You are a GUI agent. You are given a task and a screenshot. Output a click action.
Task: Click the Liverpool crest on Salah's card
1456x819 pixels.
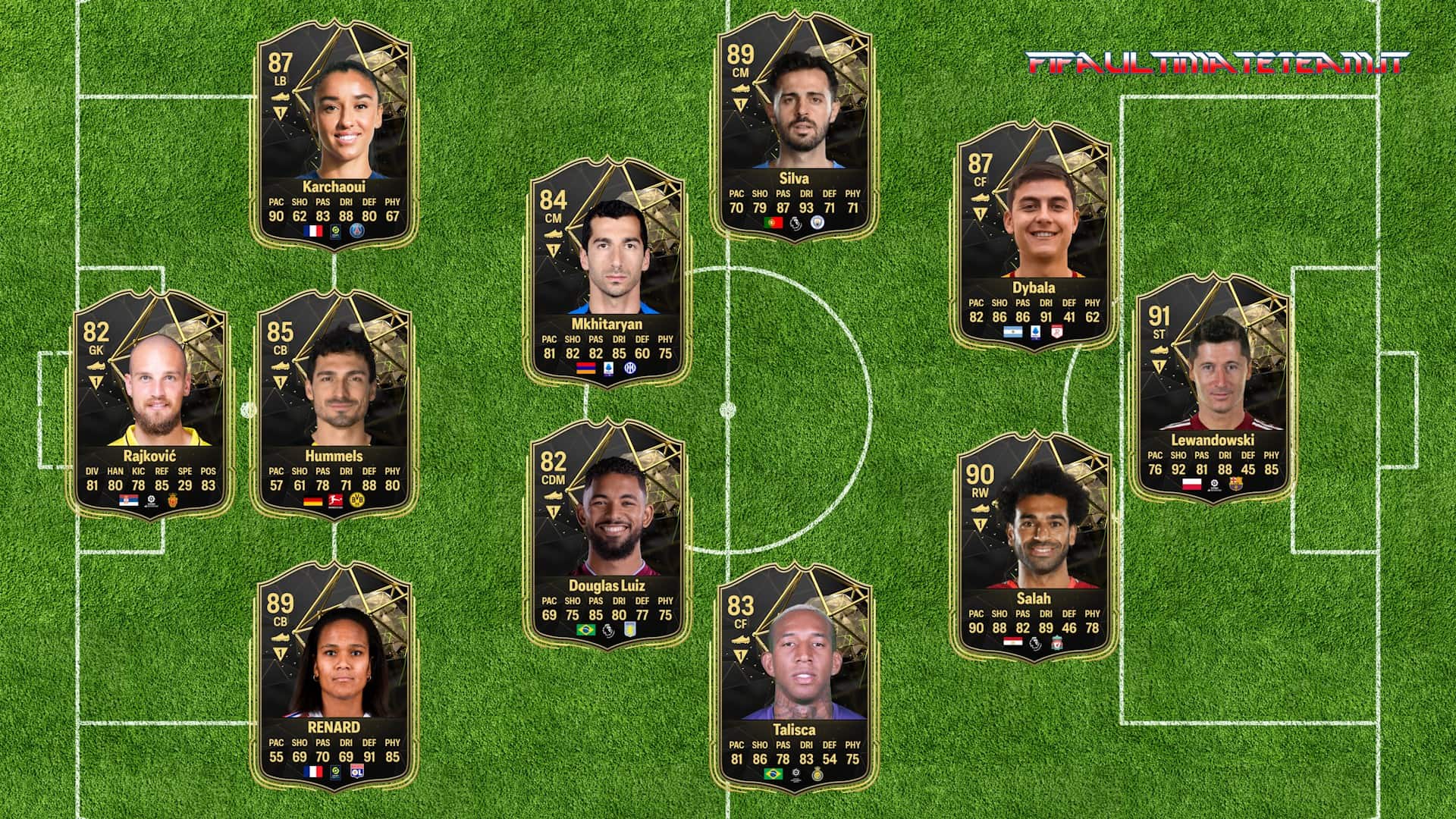point(1057,642)
